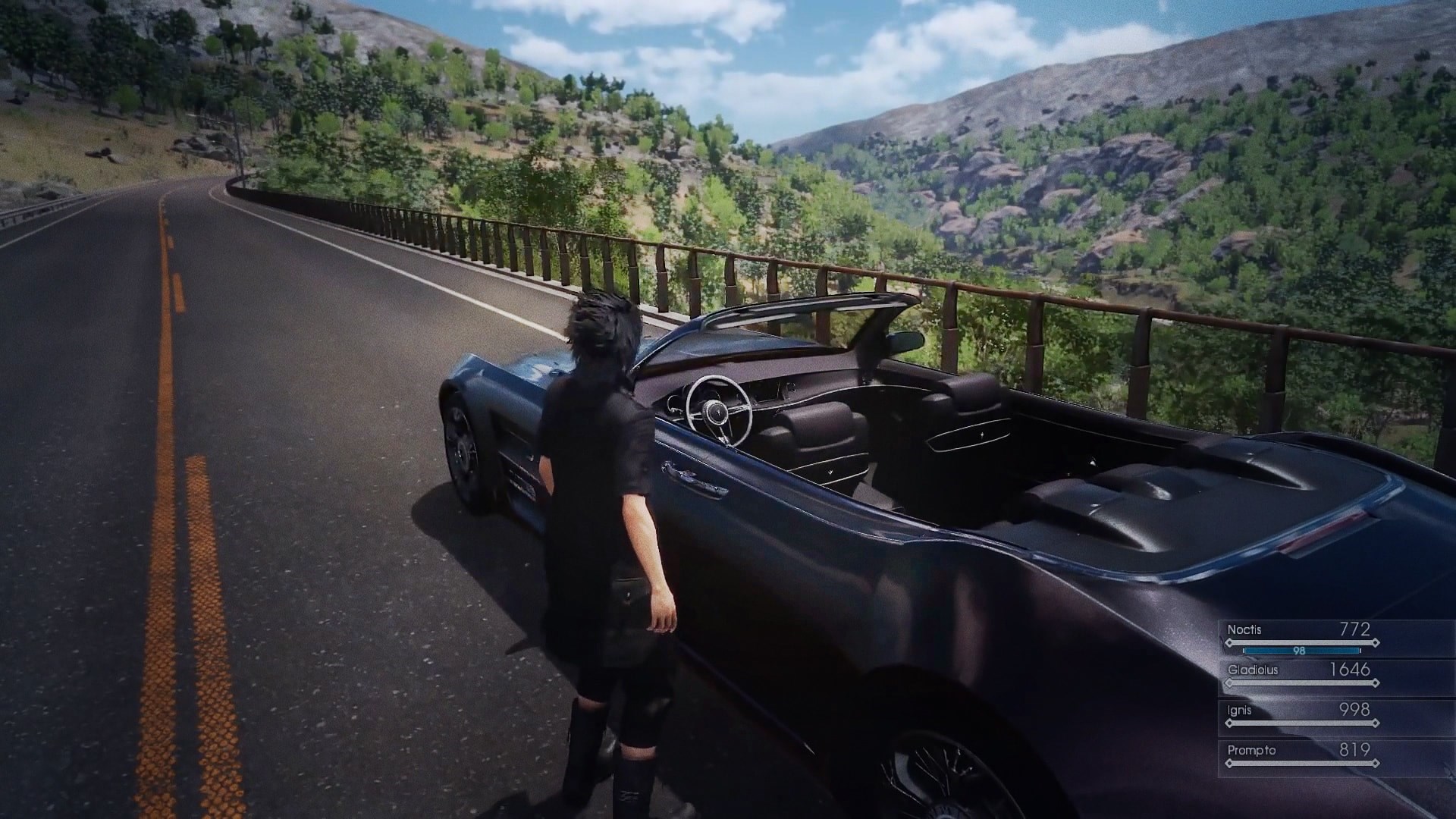Select Prompto in the party panel
This screenshot has width=1456, height=819.
(1252, 750)
